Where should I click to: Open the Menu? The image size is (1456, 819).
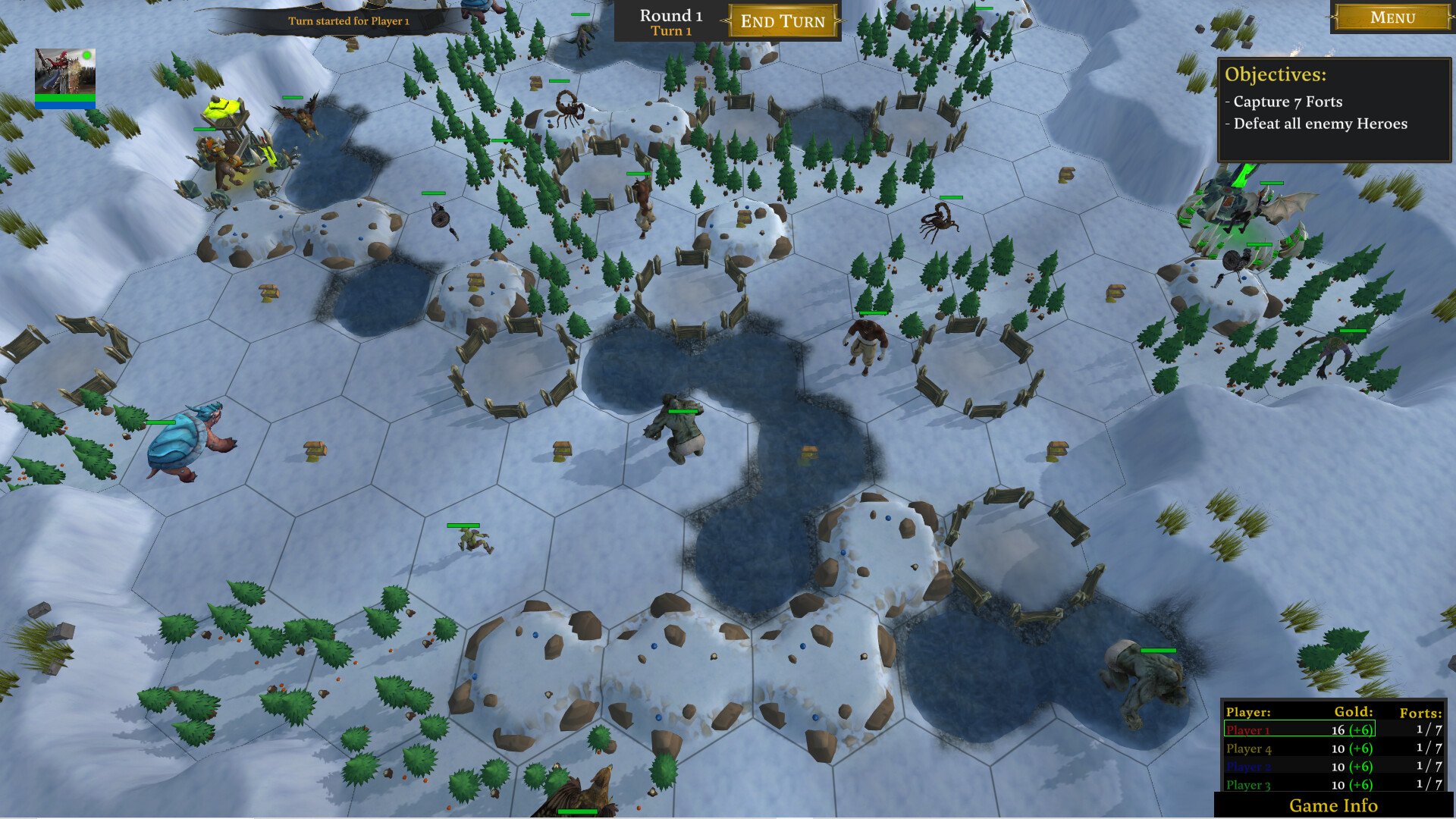pos(1392,17)
